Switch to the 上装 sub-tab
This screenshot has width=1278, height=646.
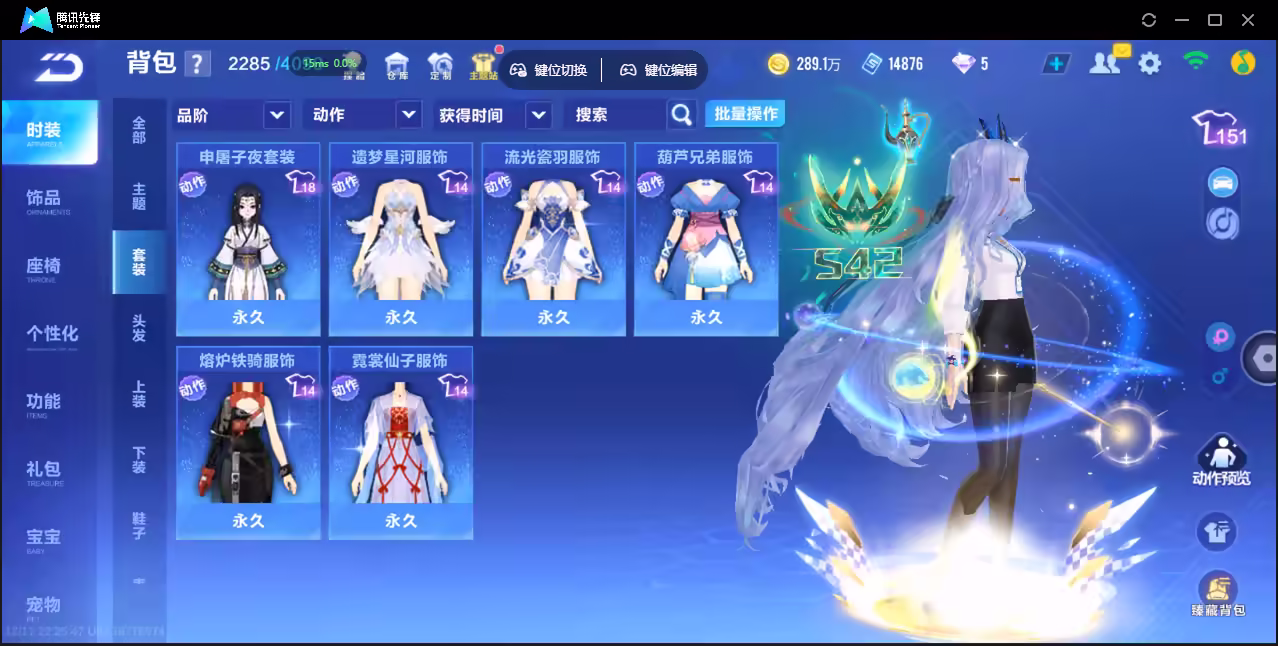click(x=139, y=394)
